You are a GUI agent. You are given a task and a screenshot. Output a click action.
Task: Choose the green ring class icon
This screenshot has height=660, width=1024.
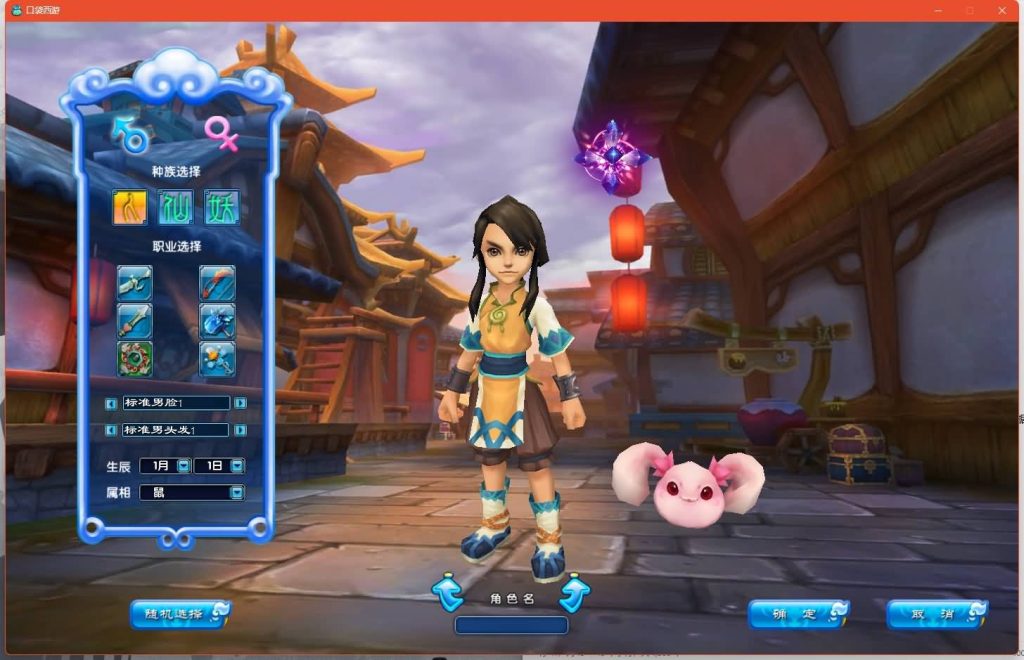(134, 358)
